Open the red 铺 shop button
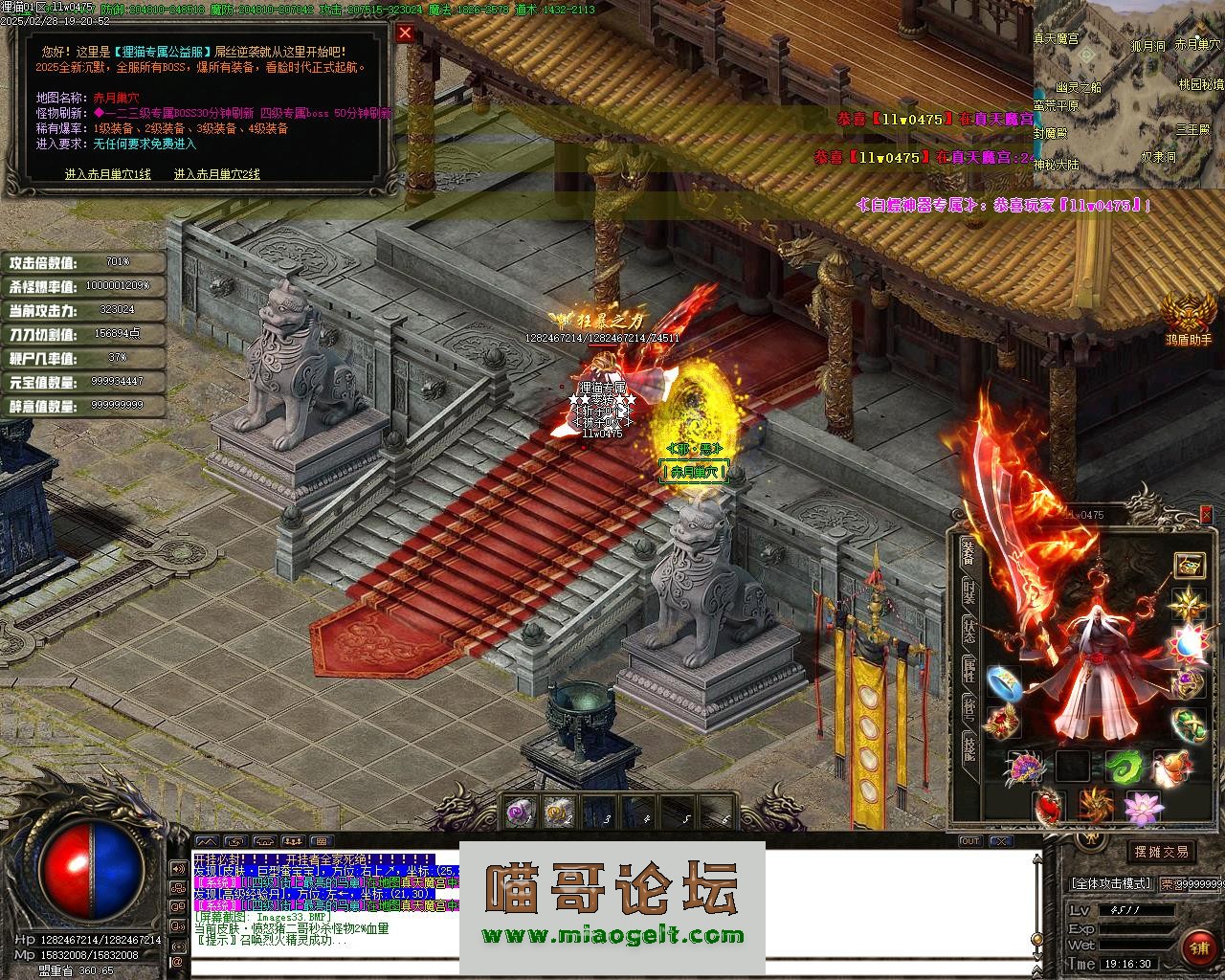Screen dimensions: 1225x980 pyautogui.click(x=1199, y=947)
